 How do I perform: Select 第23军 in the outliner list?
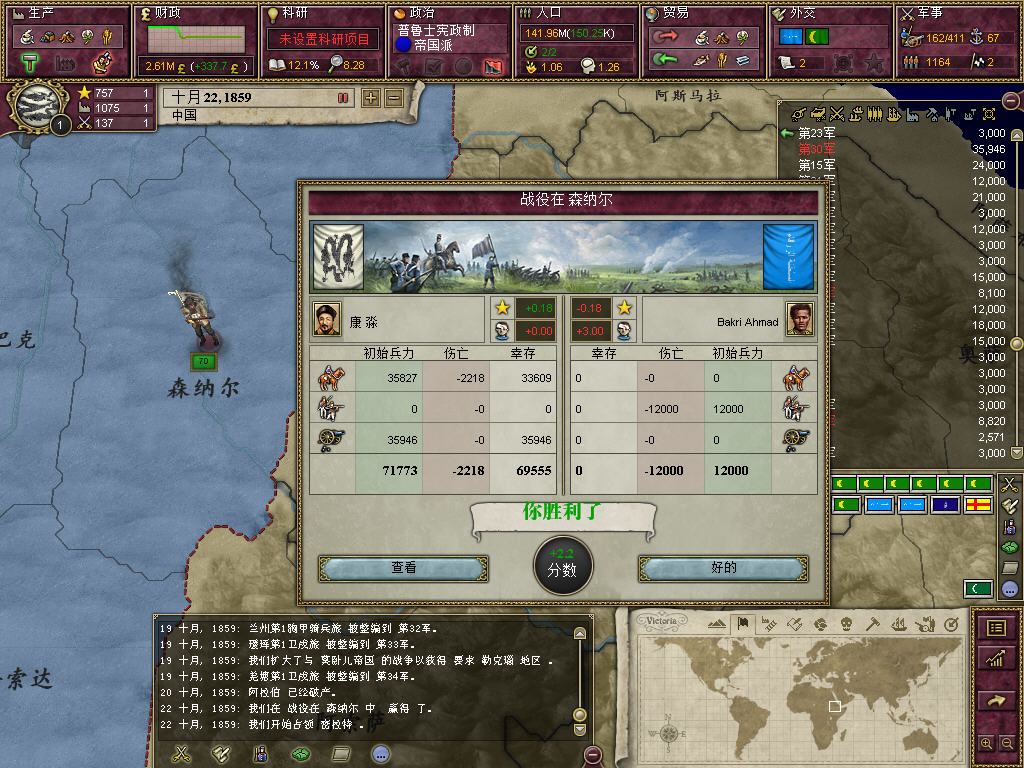coord(816,133)
